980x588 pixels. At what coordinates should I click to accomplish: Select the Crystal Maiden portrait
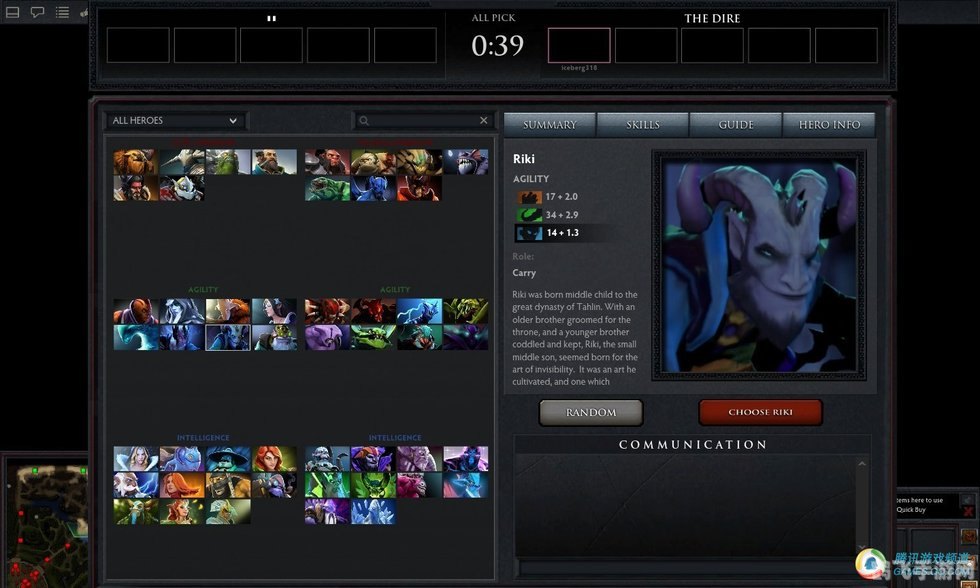(x=136, y=459)
